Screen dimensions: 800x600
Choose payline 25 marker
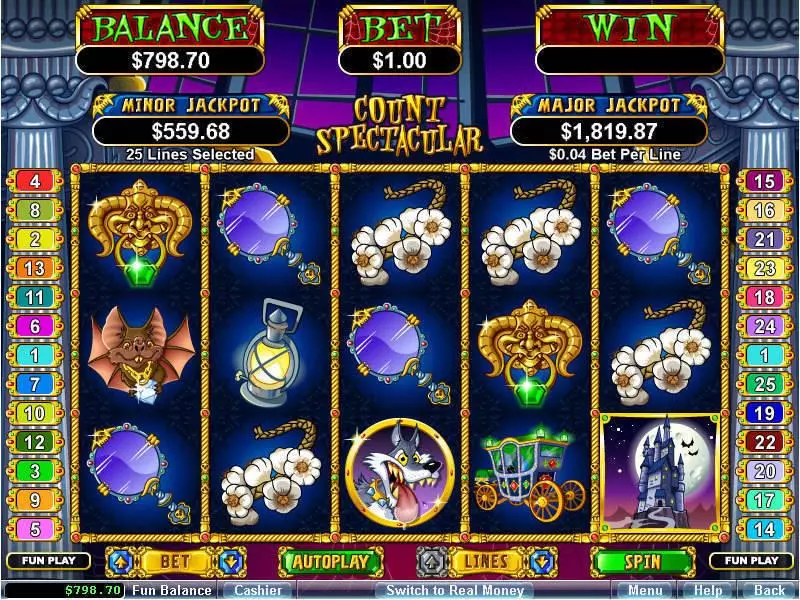tap(764, 384)
